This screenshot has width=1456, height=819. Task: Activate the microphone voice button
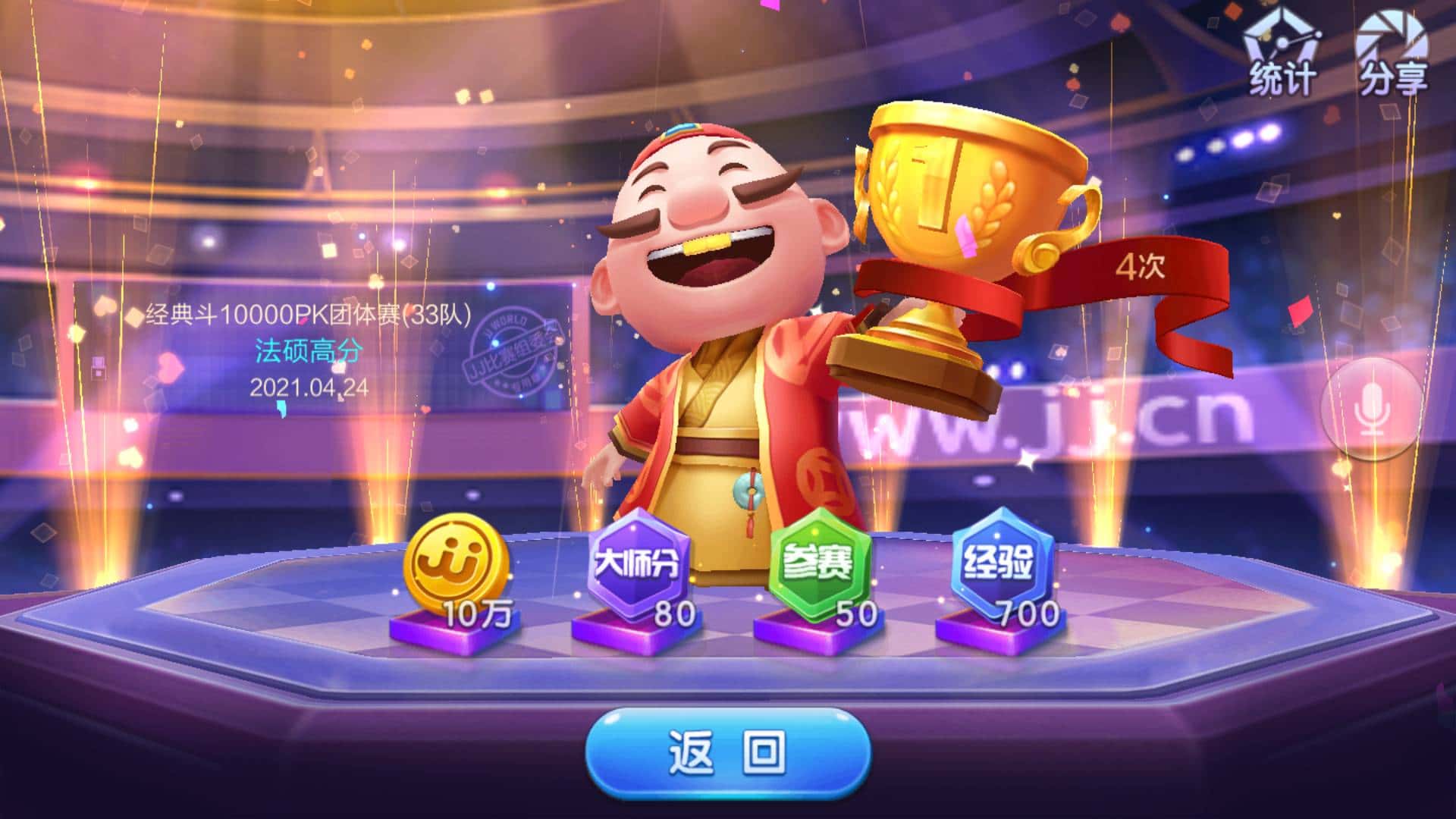coord(1371,409)
